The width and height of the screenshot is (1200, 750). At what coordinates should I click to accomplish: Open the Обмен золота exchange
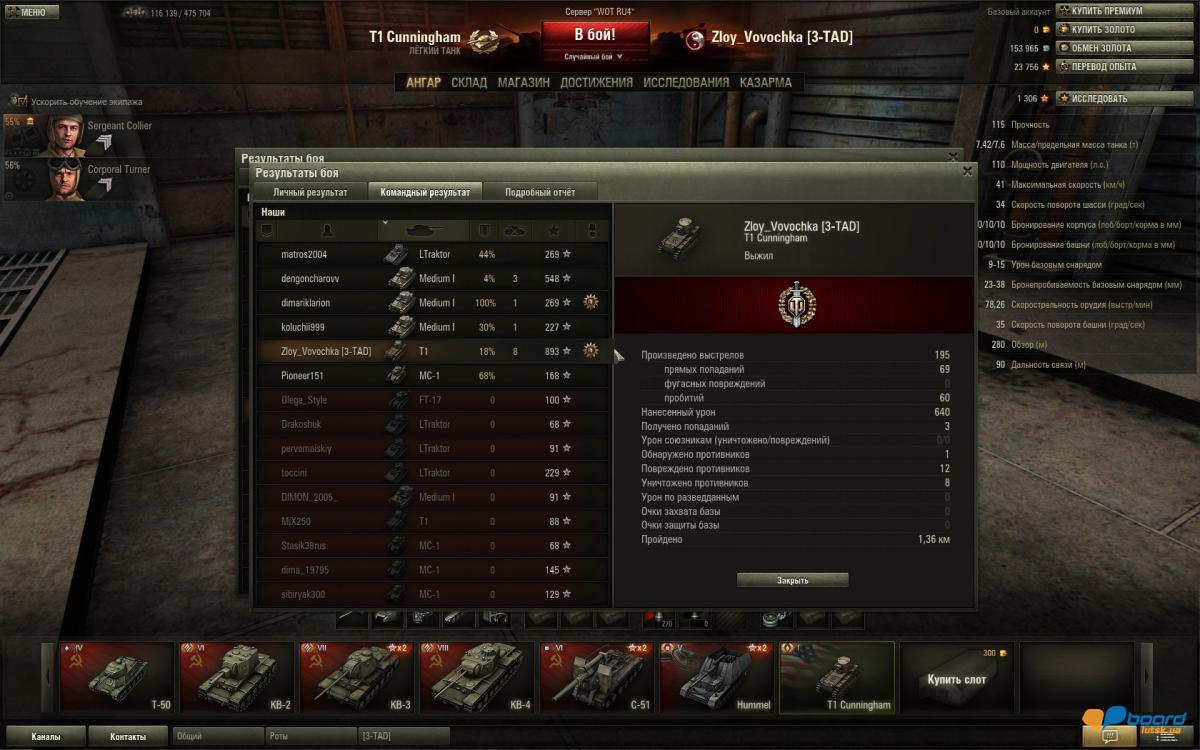1102,48
